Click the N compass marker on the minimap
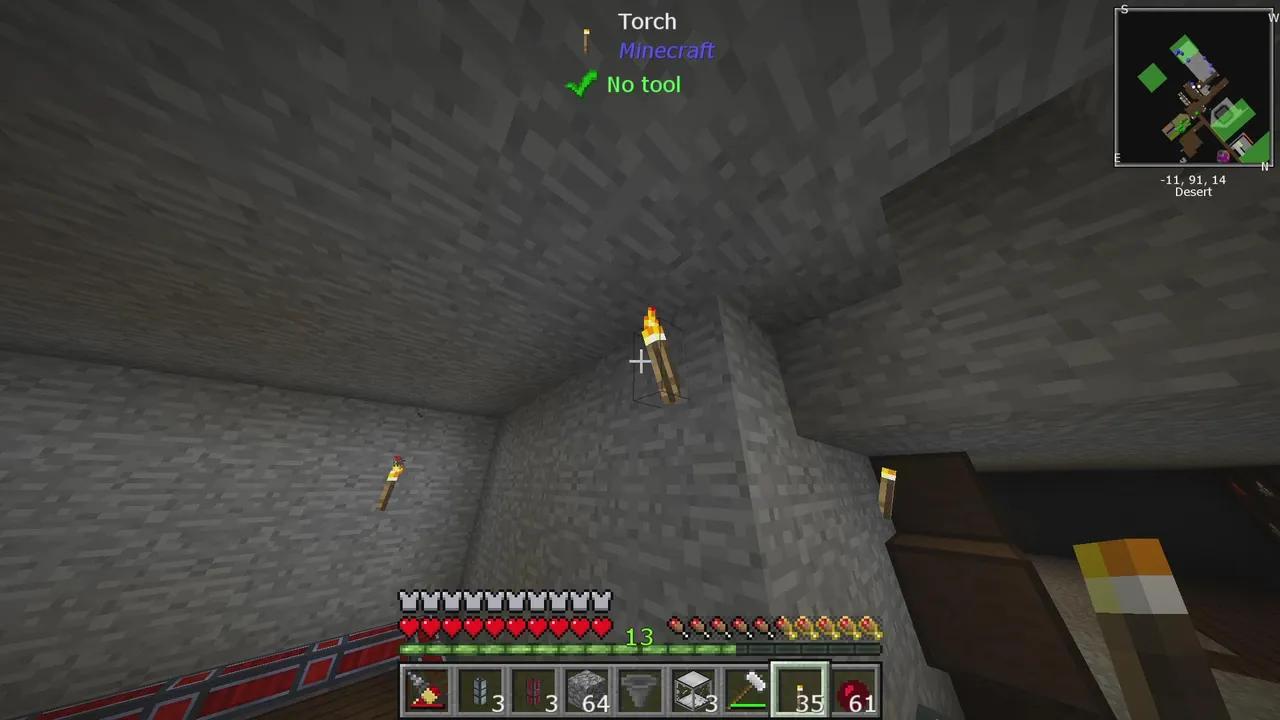This screenshot has width=1280, height=720. pos(1264,164)
